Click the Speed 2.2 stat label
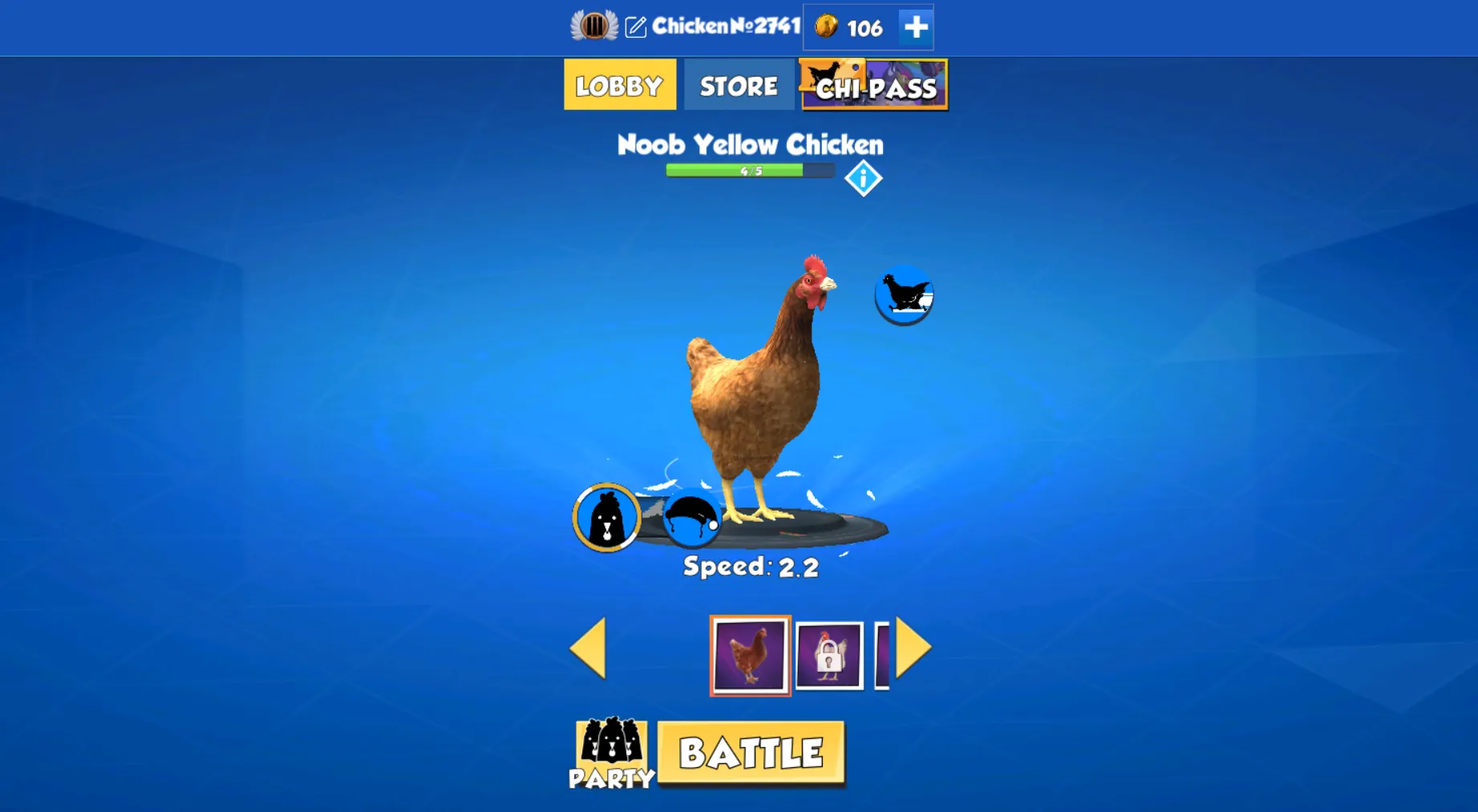1478x812 pixels. click(x=749, y=566)
